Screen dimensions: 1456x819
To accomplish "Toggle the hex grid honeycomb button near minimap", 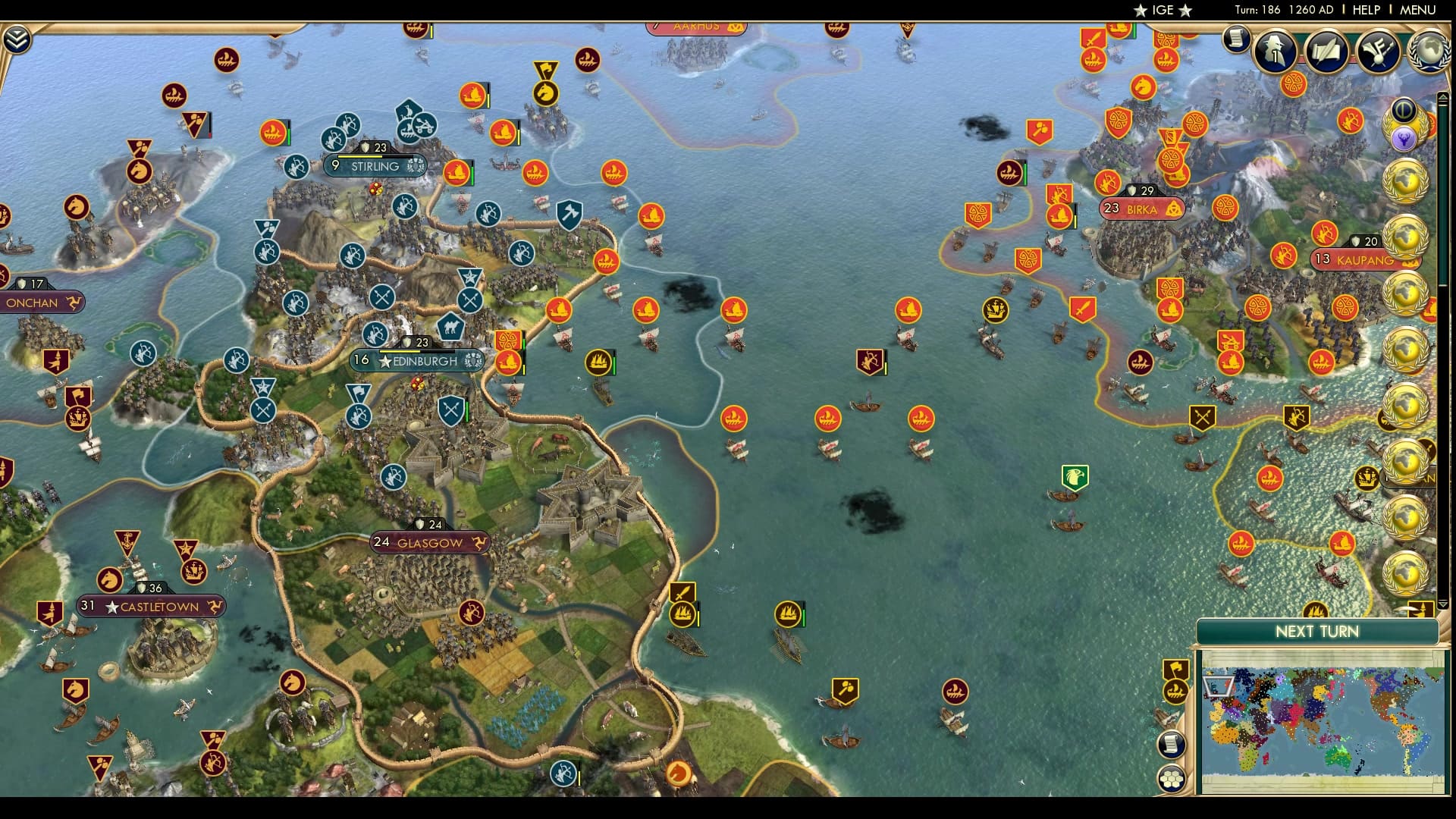I will (x=1171, y=777).
